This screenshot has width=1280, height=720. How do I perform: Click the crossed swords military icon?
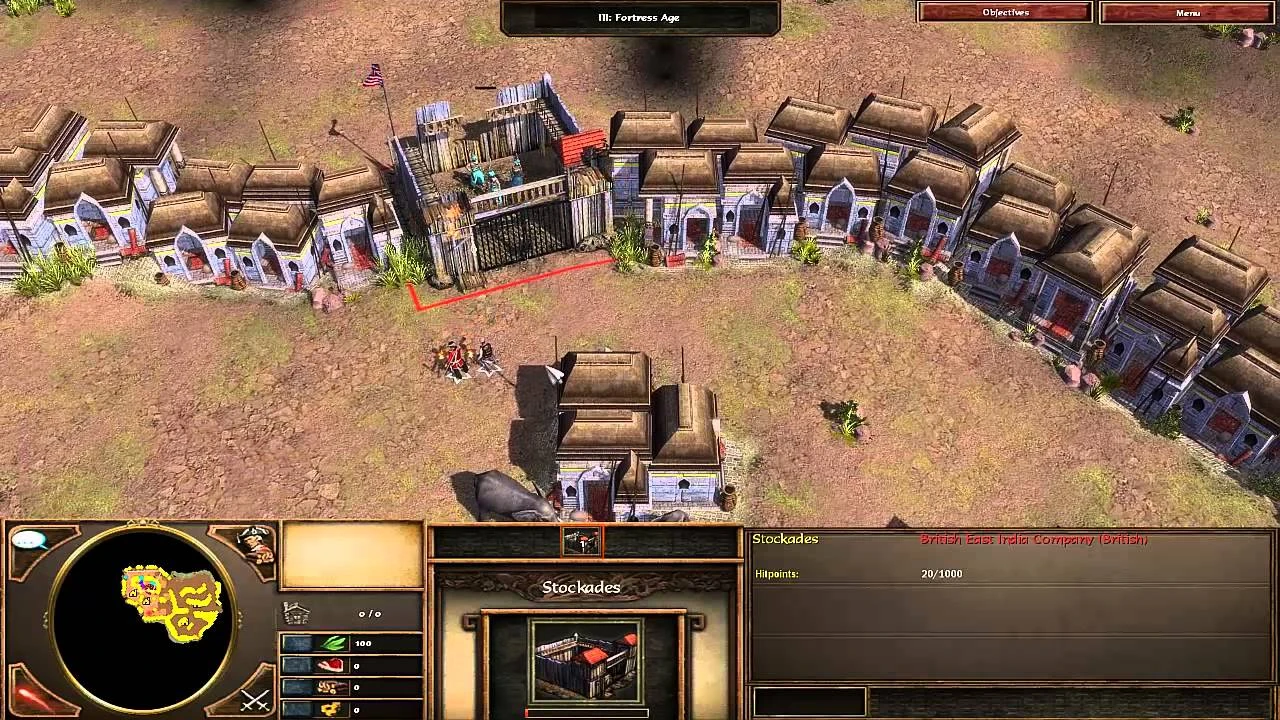pyautogui.click(x=253, y=700)
